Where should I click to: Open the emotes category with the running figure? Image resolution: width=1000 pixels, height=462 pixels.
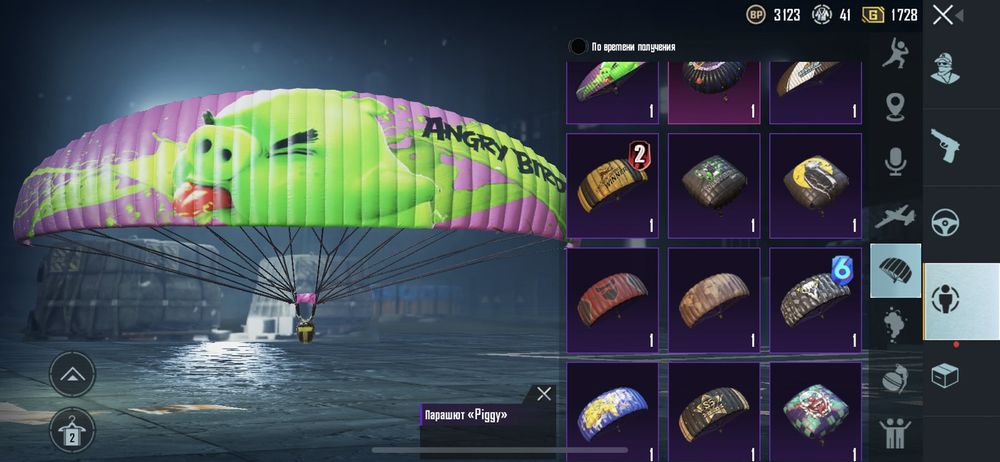click(x=895, y=54)
